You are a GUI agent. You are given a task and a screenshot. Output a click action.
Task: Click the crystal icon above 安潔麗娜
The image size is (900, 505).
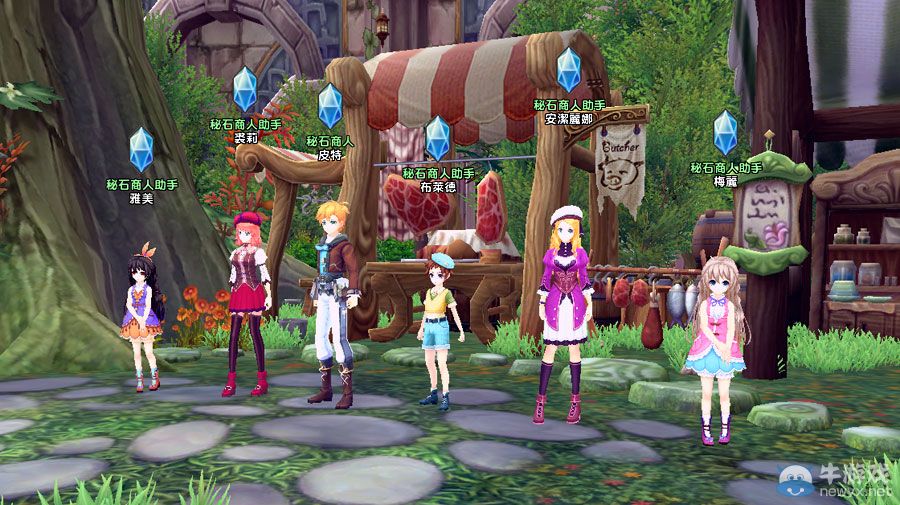coord(569,70)
